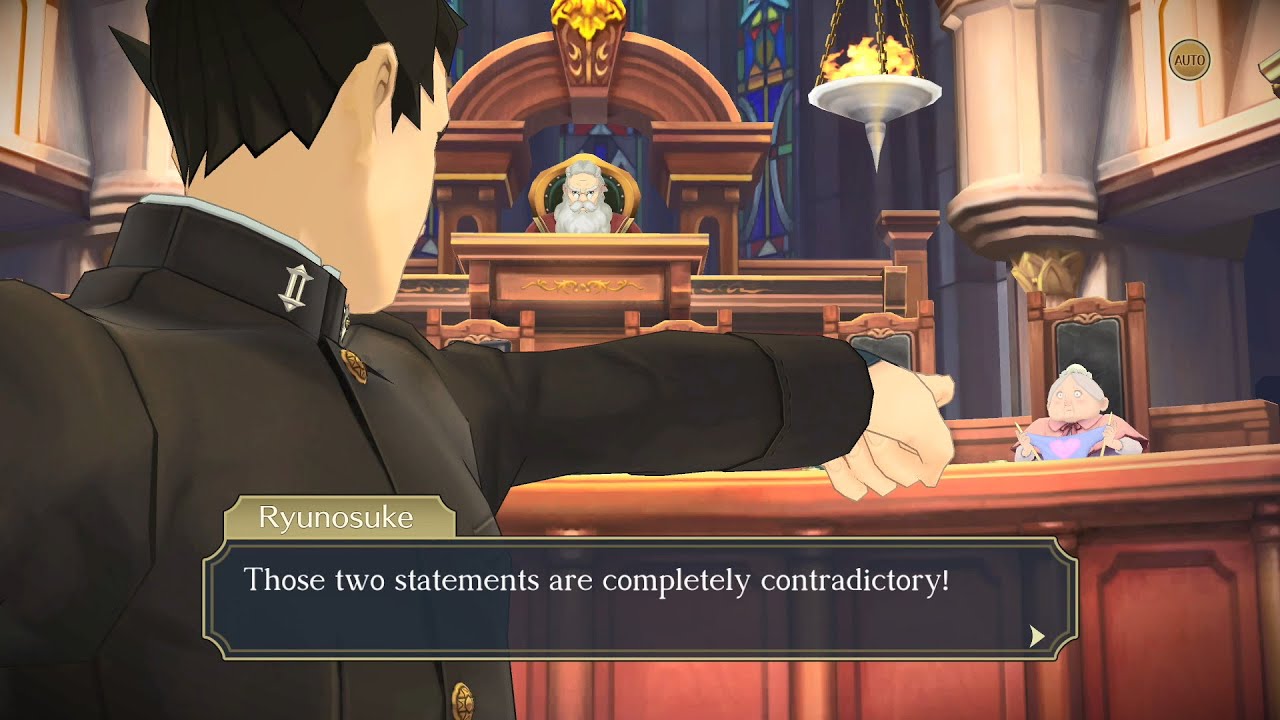Toggle the AUTO advance button

(x=1189, y=60)
